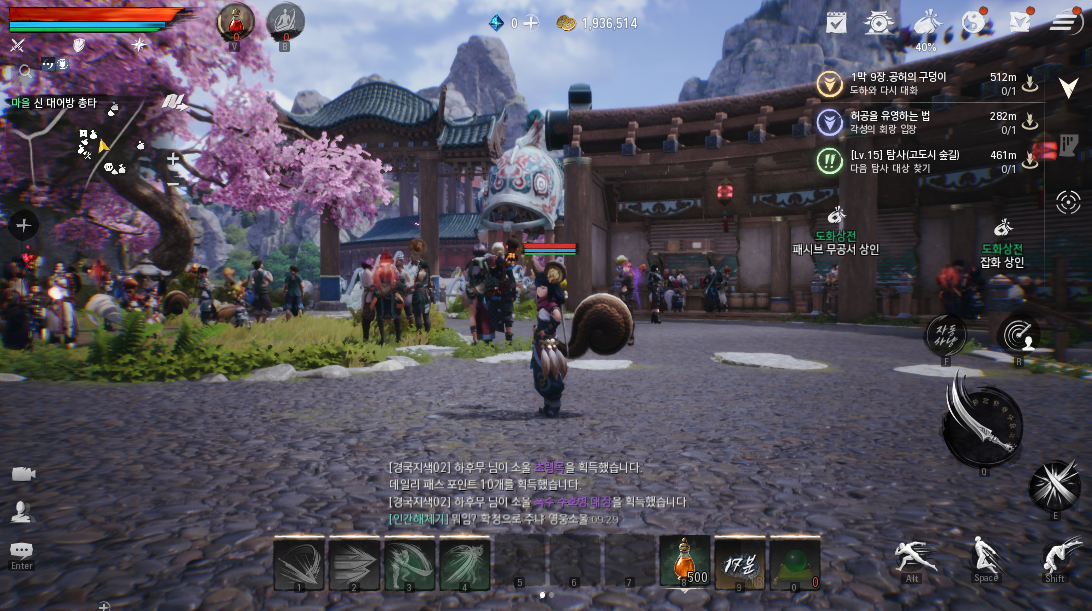Zoom in the minimap with plus

coord(173,158)
